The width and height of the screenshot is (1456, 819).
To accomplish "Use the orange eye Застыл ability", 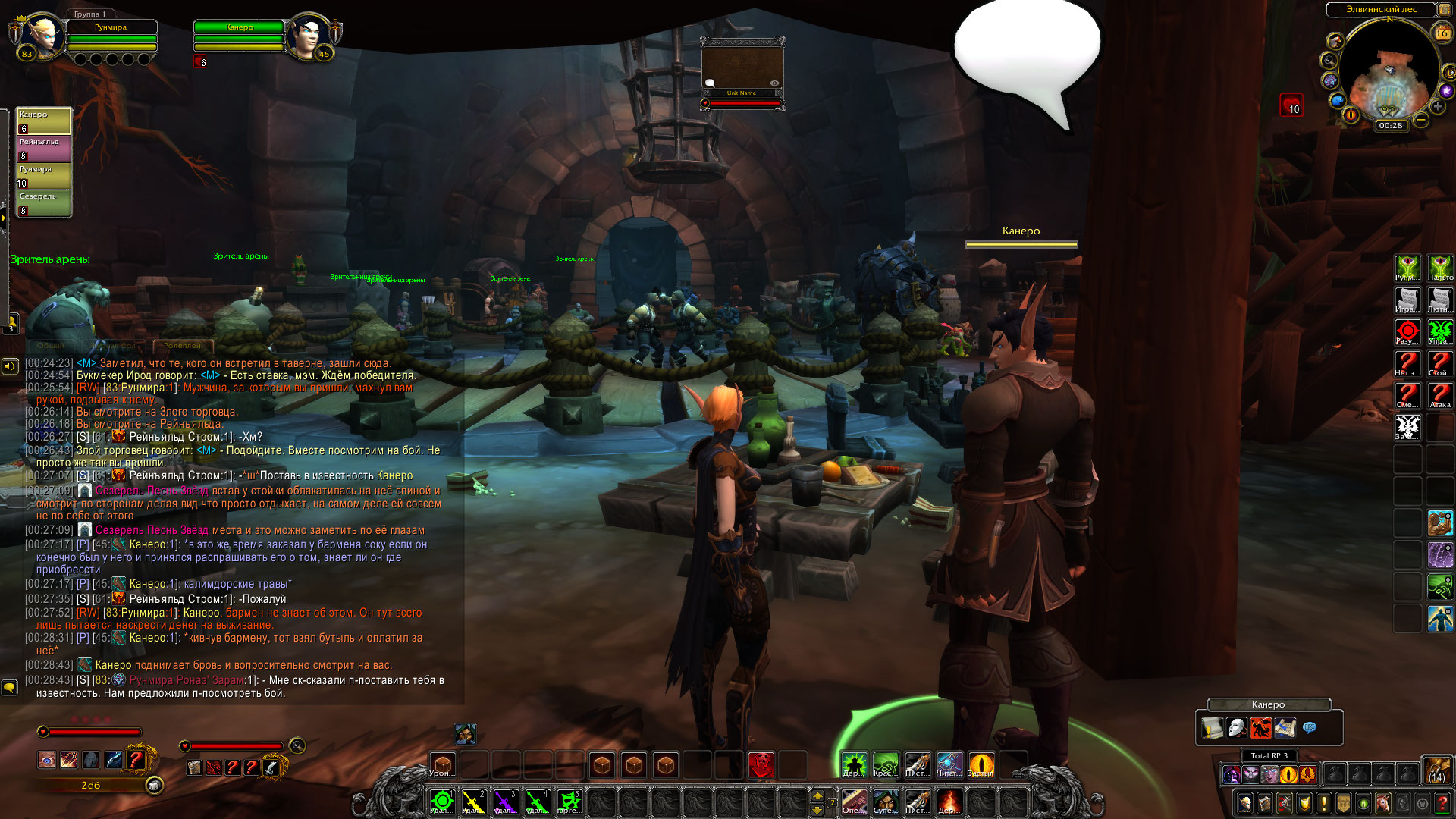I will tap(981, 764).
